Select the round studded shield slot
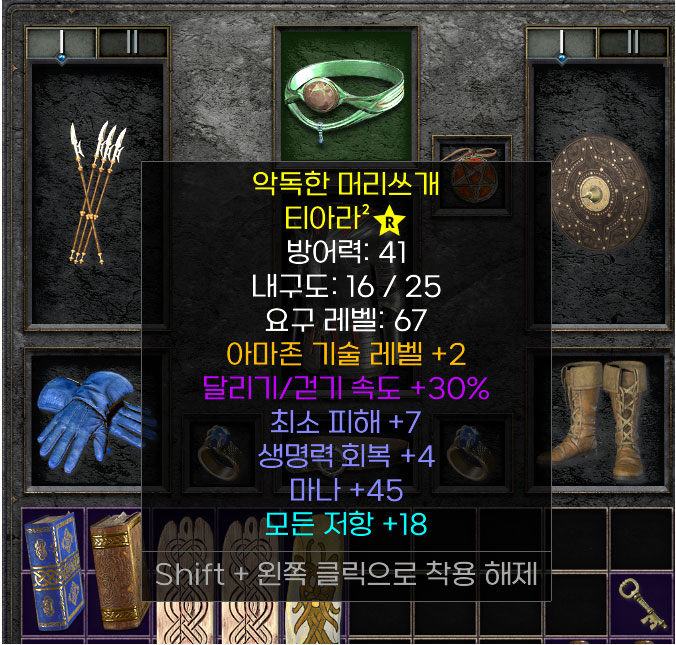 click(600, 190)
